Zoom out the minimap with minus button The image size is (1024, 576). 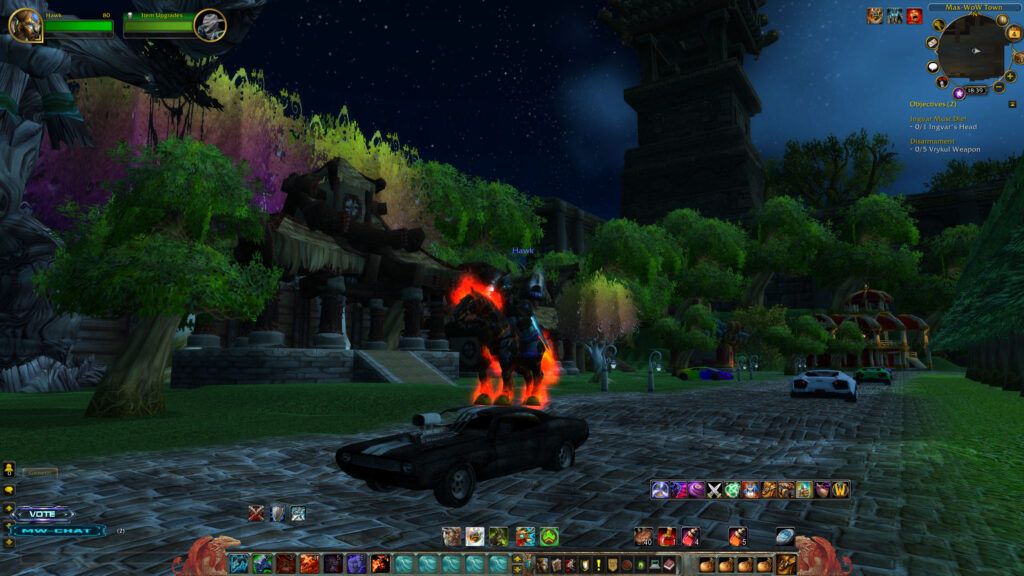click(x=1001, y=88)
